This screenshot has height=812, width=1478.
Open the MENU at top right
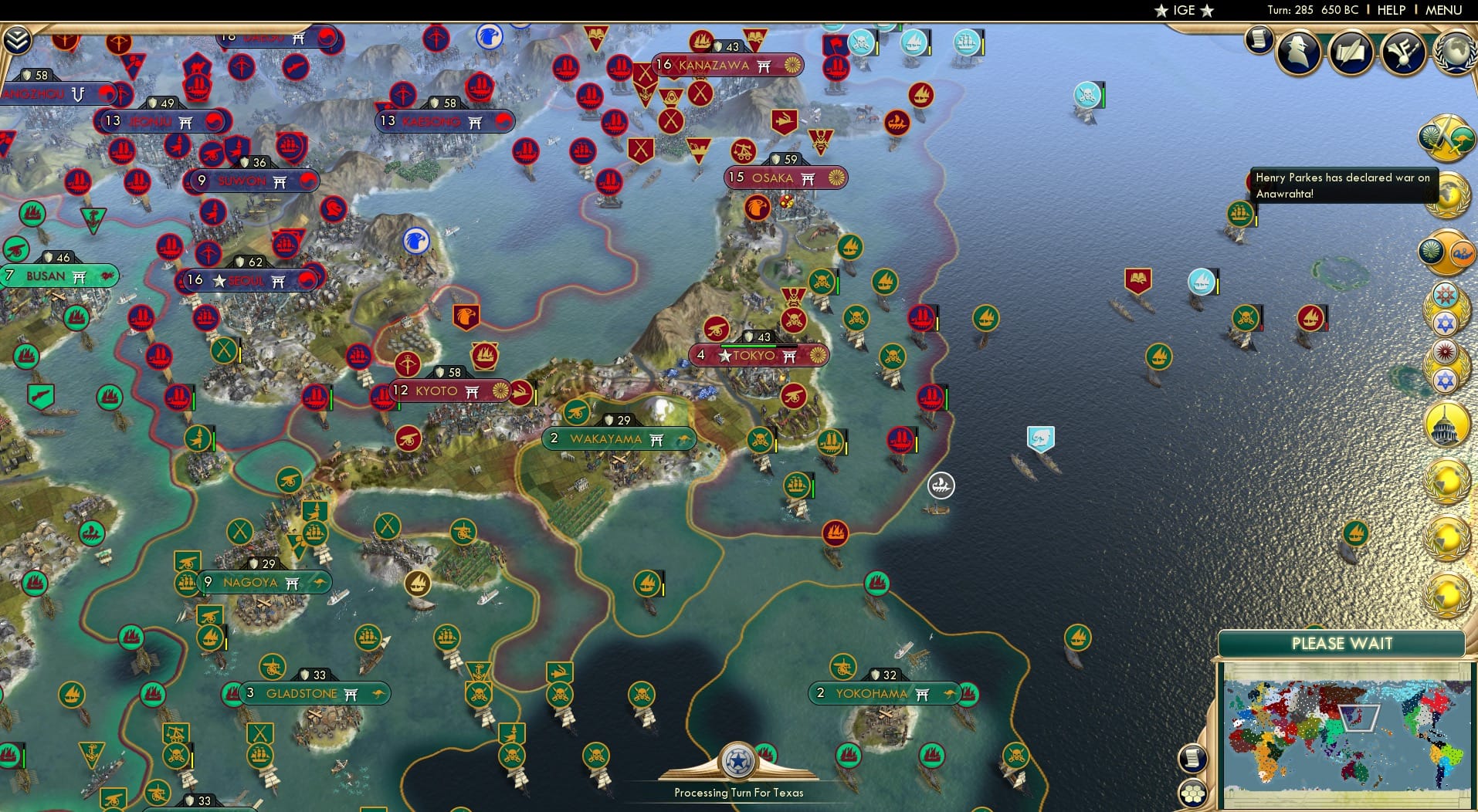click(x=1446, y=11)
